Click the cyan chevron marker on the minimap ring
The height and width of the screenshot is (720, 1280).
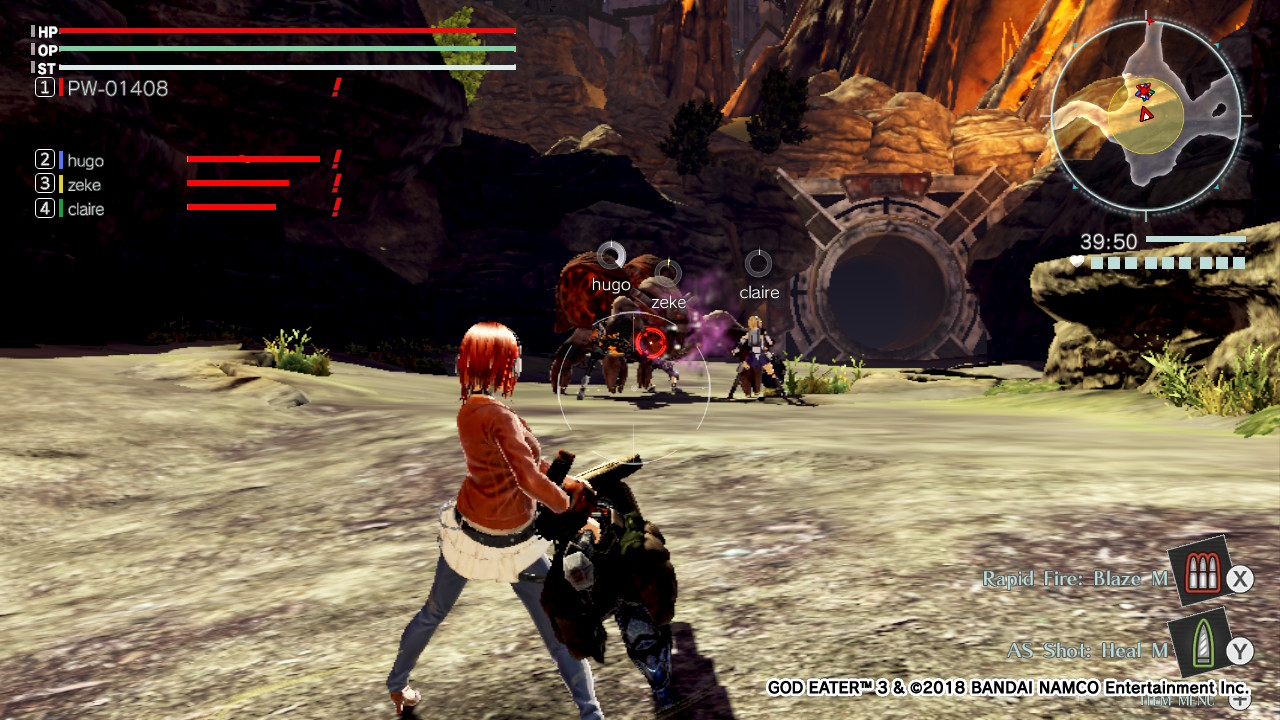(x=1216, y=46)
